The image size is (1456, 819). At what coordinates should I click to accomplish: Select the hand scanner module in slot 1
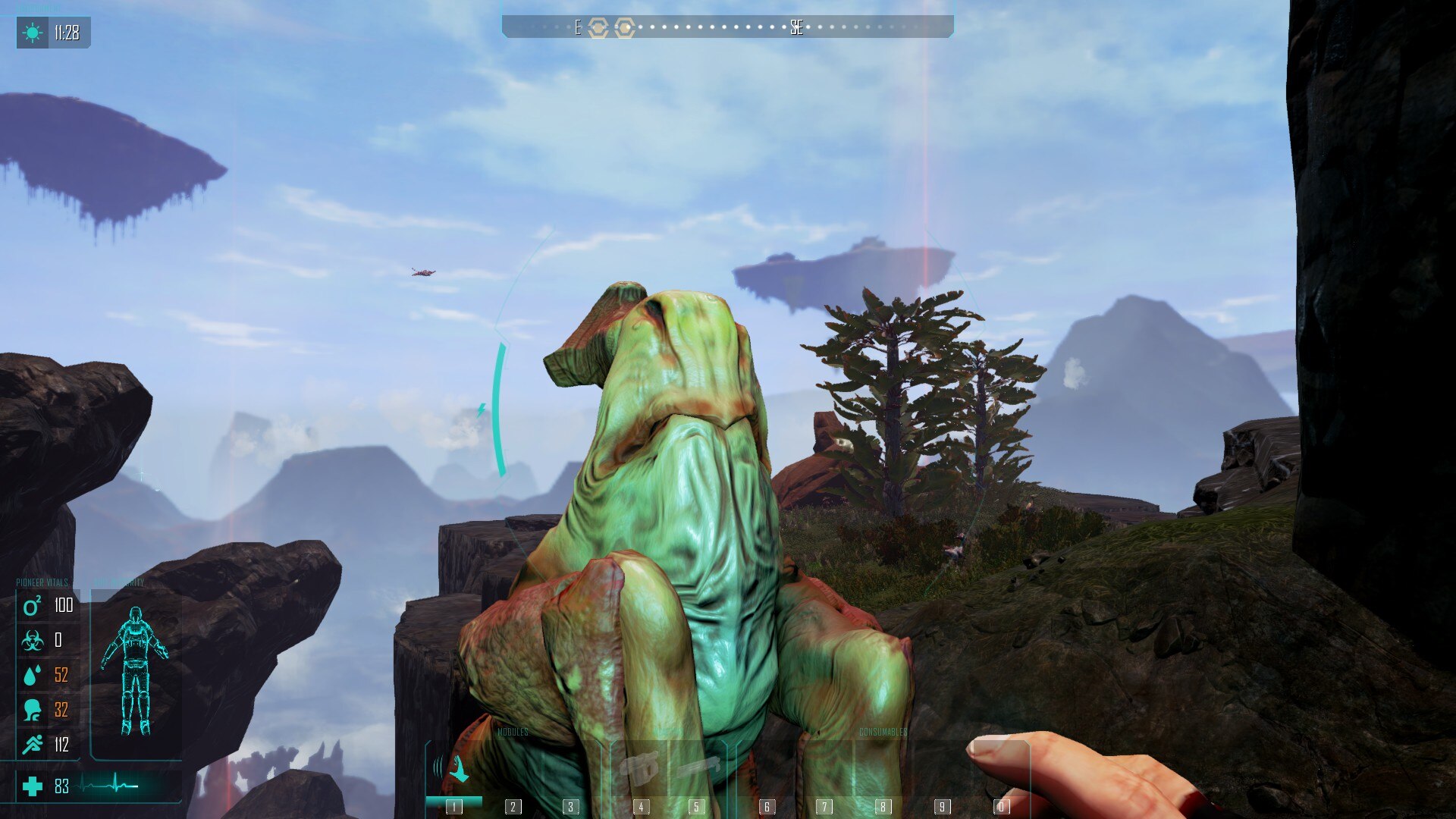pos(454,770)
